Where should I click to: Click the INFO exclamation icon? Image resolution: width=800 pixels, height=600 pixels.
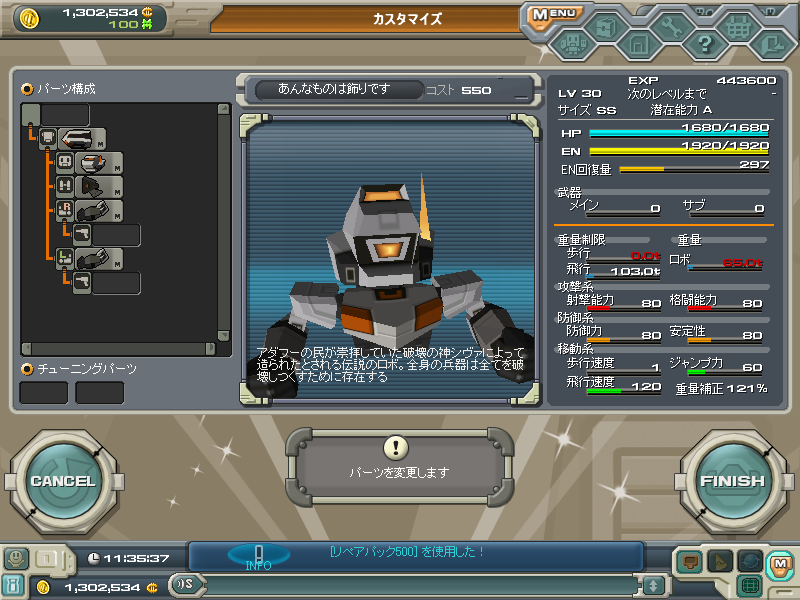[x=258, y=555]
